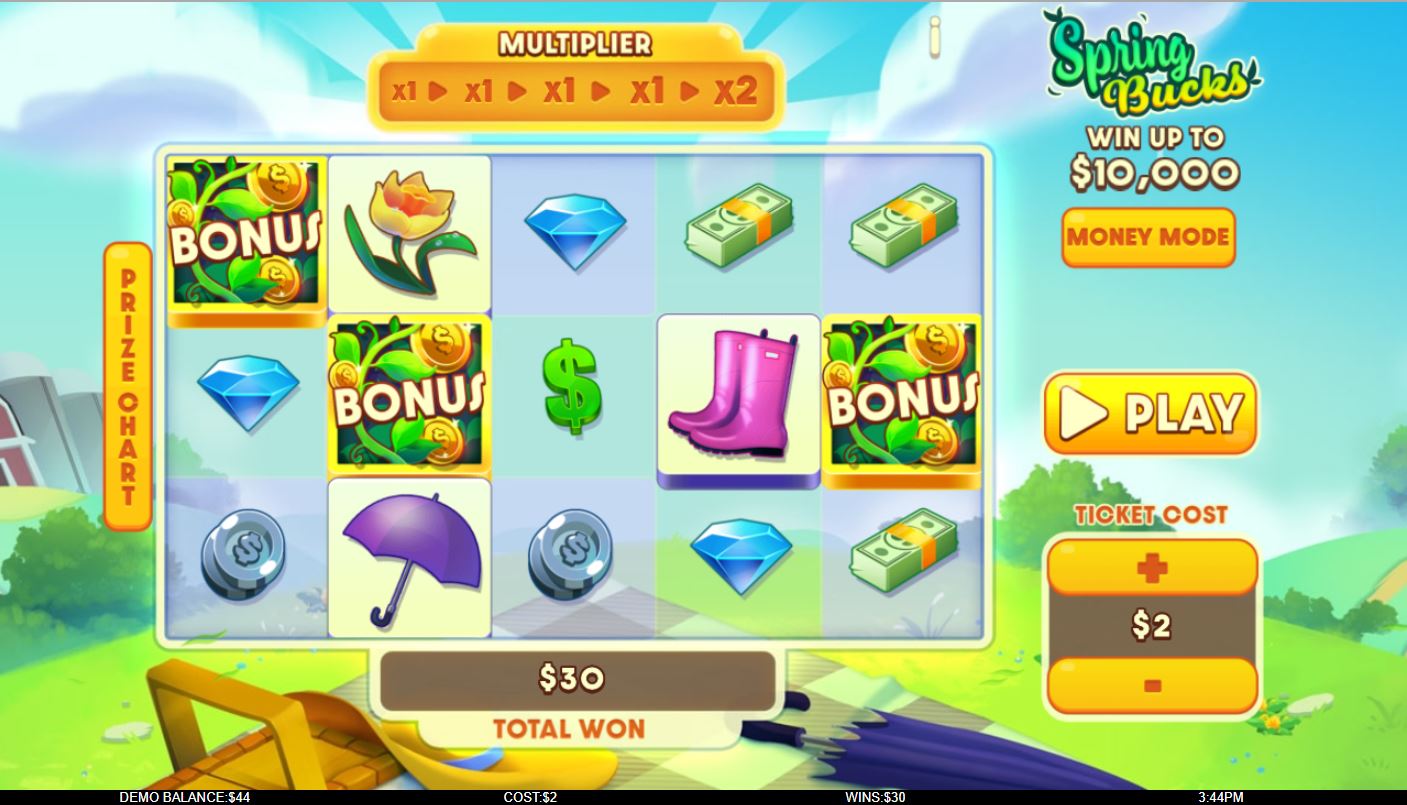1407x805 pixels.
Task: Decrease the ticket cost with the minus button
Action: [x=1150, y=686]
